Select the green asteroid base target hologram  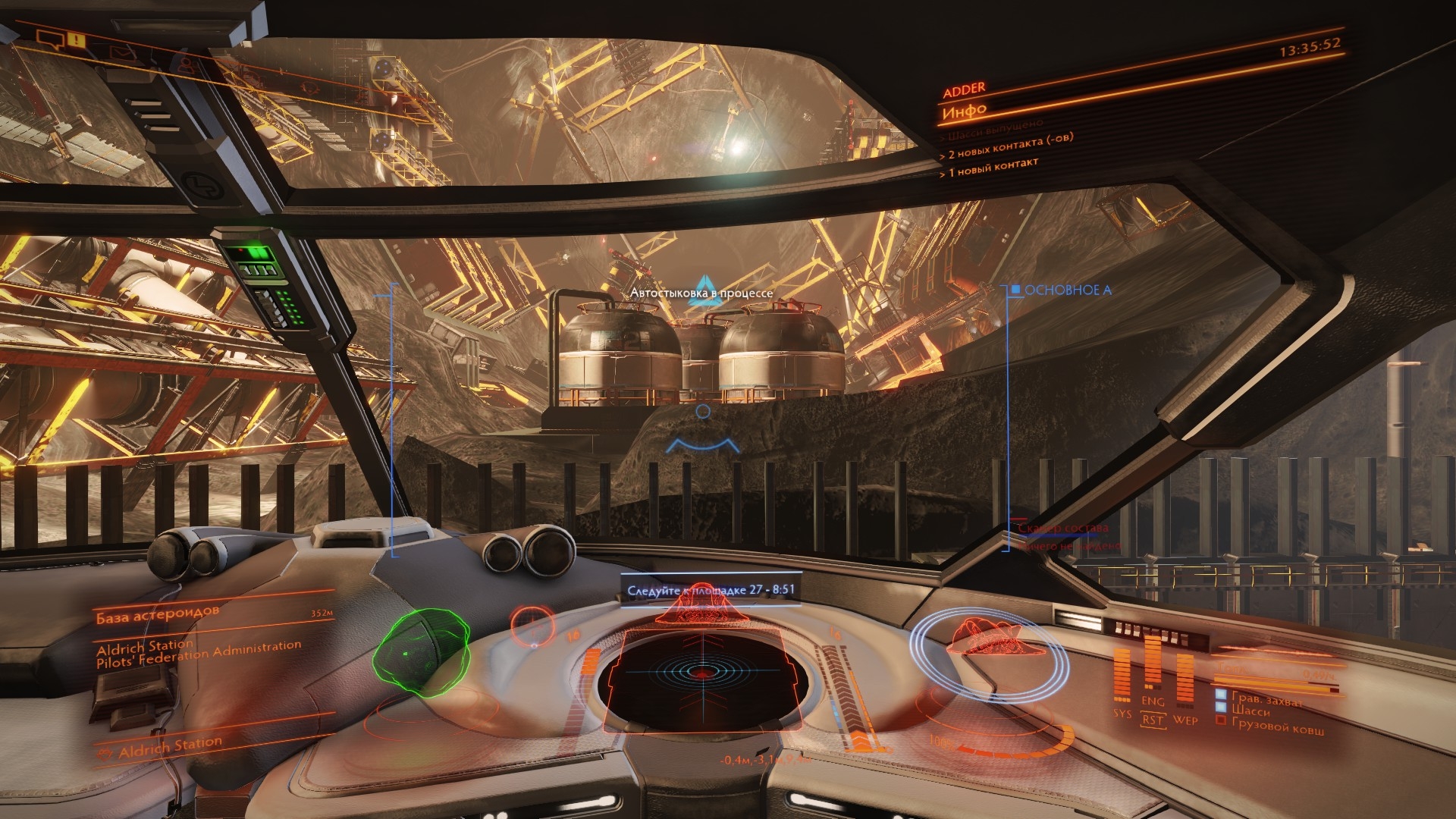click(x=420, y=654)
